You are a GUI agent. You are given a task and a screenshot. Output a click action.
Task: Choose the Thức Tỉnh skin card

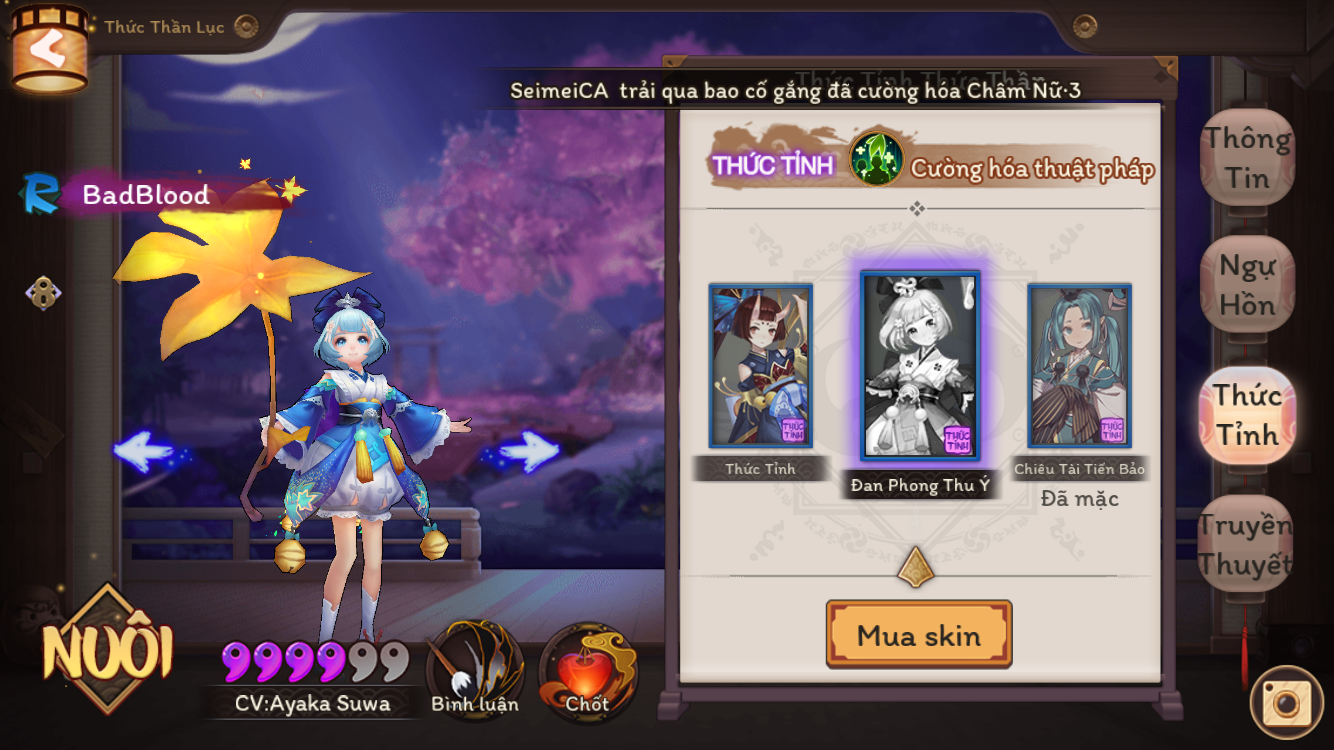[760, 366]
